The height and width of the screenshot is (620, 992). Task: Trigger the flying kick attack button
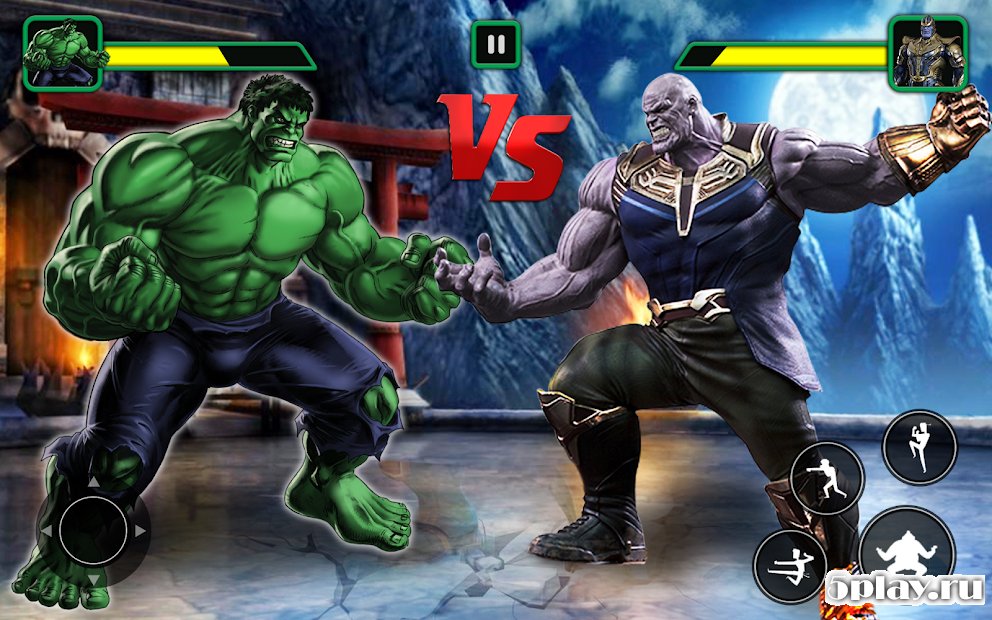click(x=790, y=567)
